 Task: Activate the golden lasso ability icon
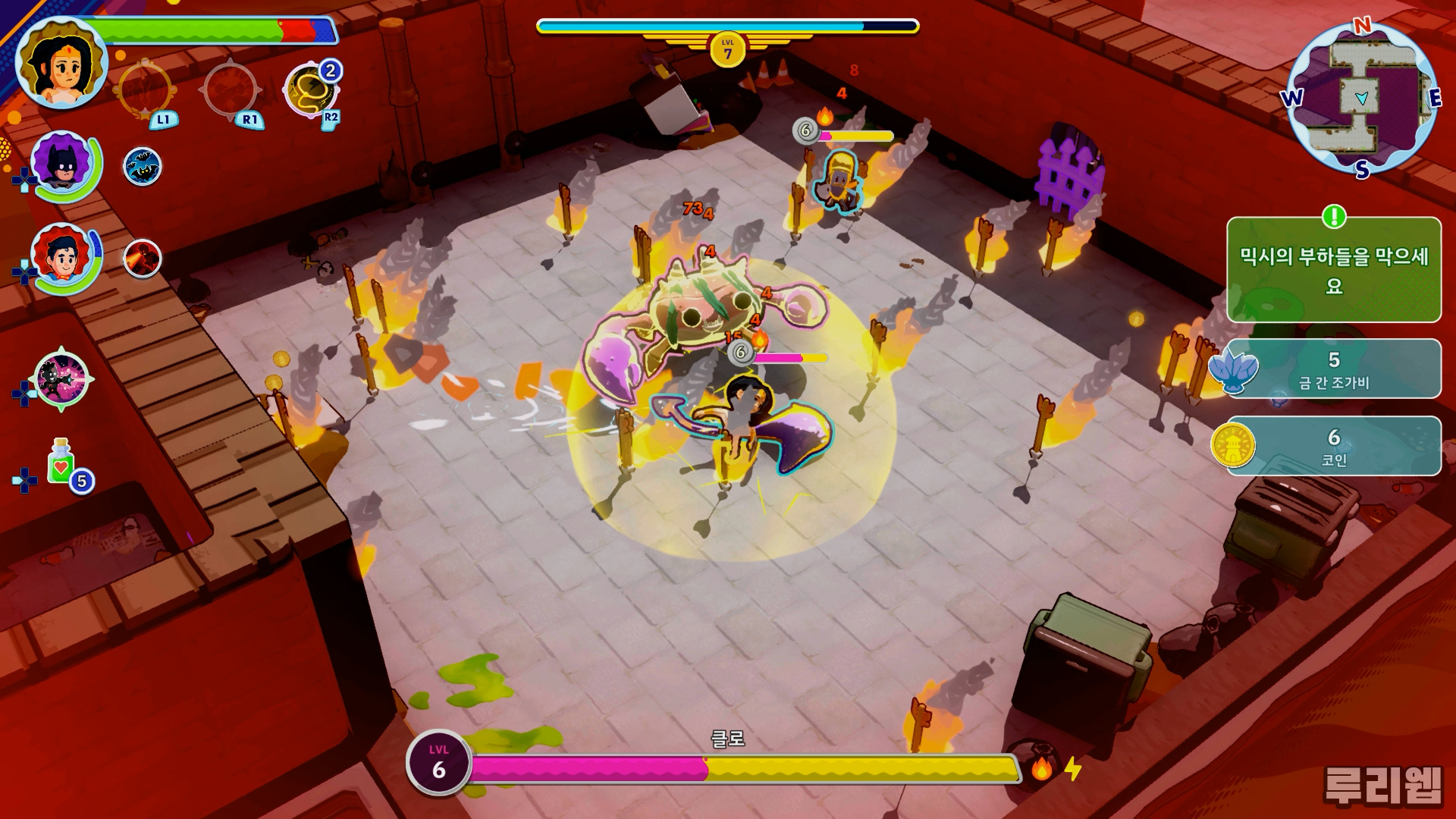[310, 91]
